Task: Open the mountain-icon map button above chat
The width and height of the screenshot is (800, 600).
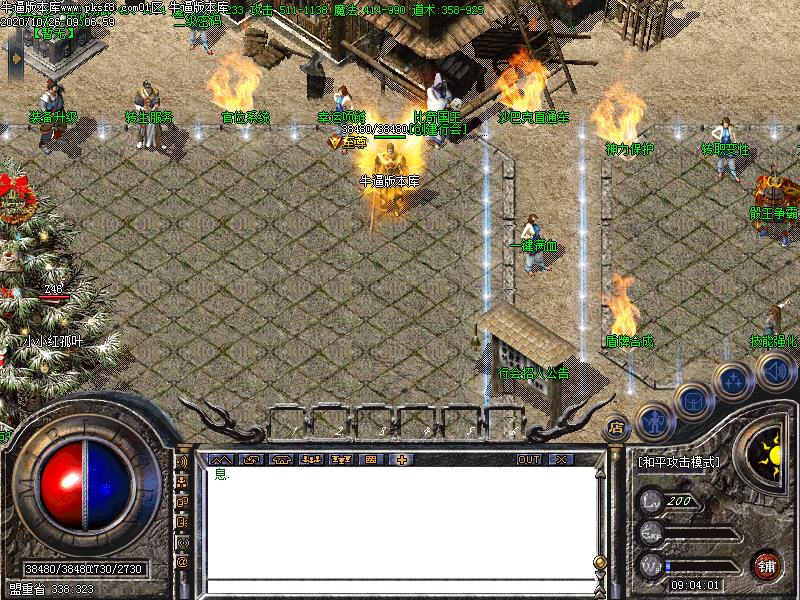Action: 219,459
